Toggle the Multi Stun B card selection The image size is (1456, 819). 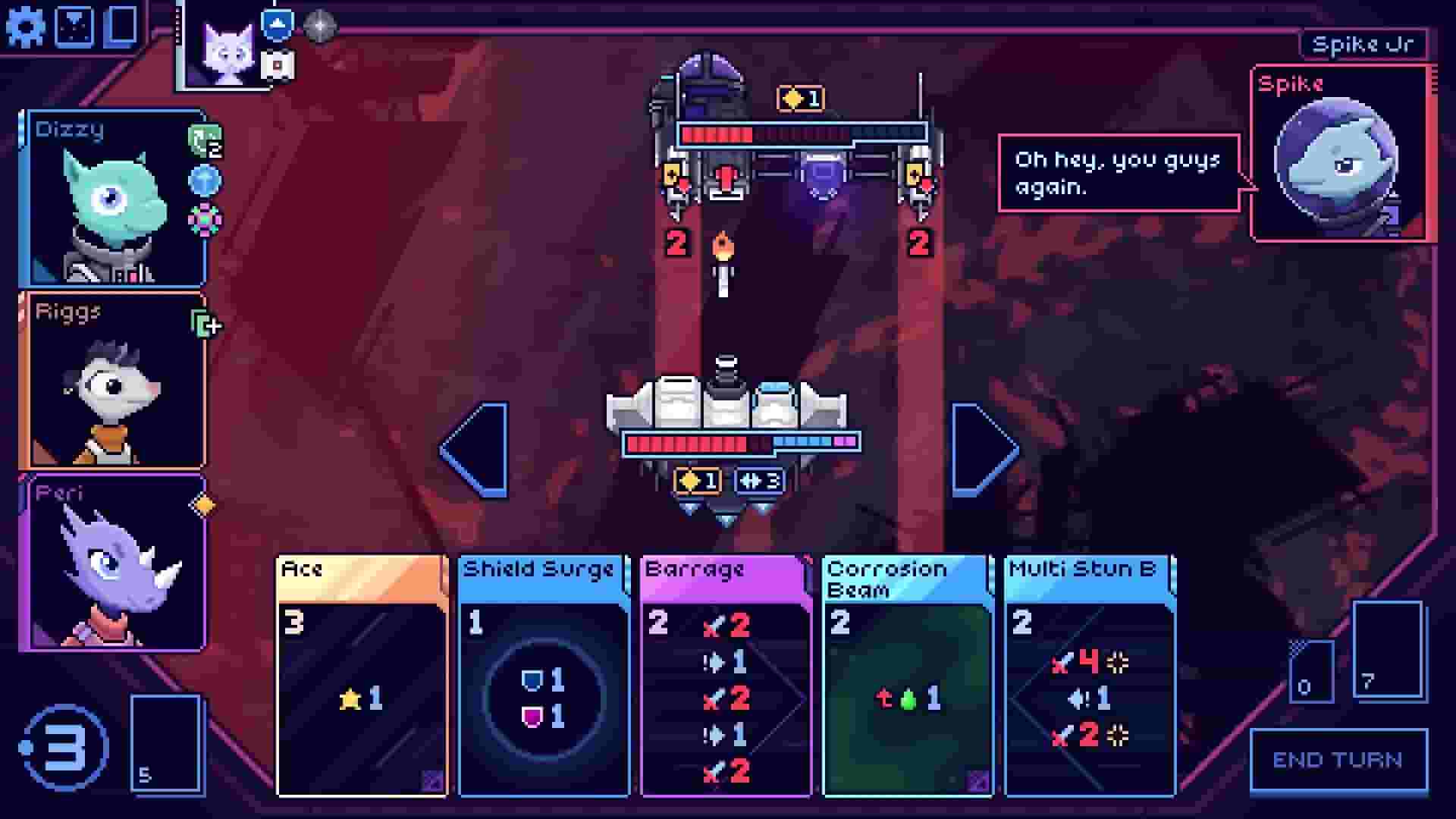tap(1088, 675)
